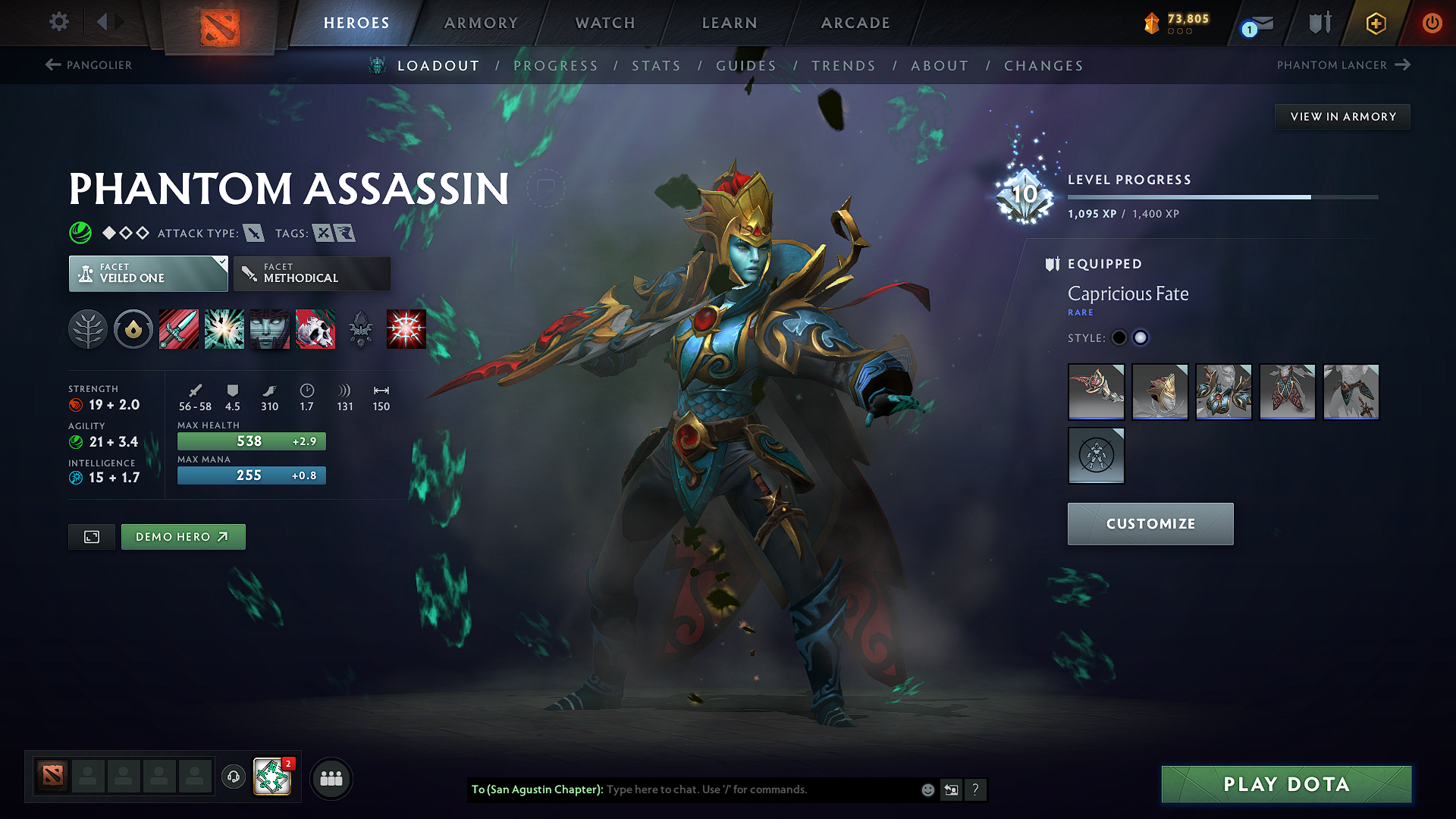Select the Stifling Dagger ability icon
The height and width of the screenshot is (819, 1456).
pos(178,328)
